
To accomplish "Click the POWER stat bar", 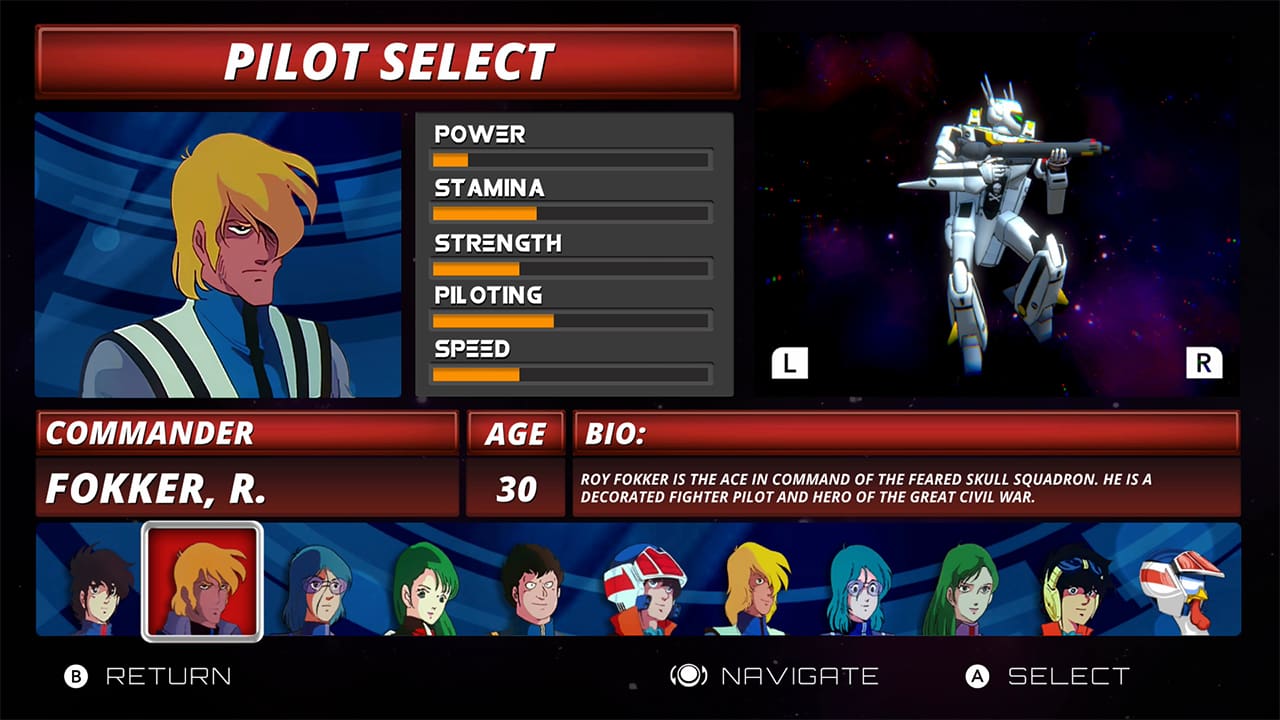I will [x=570, y=159].
